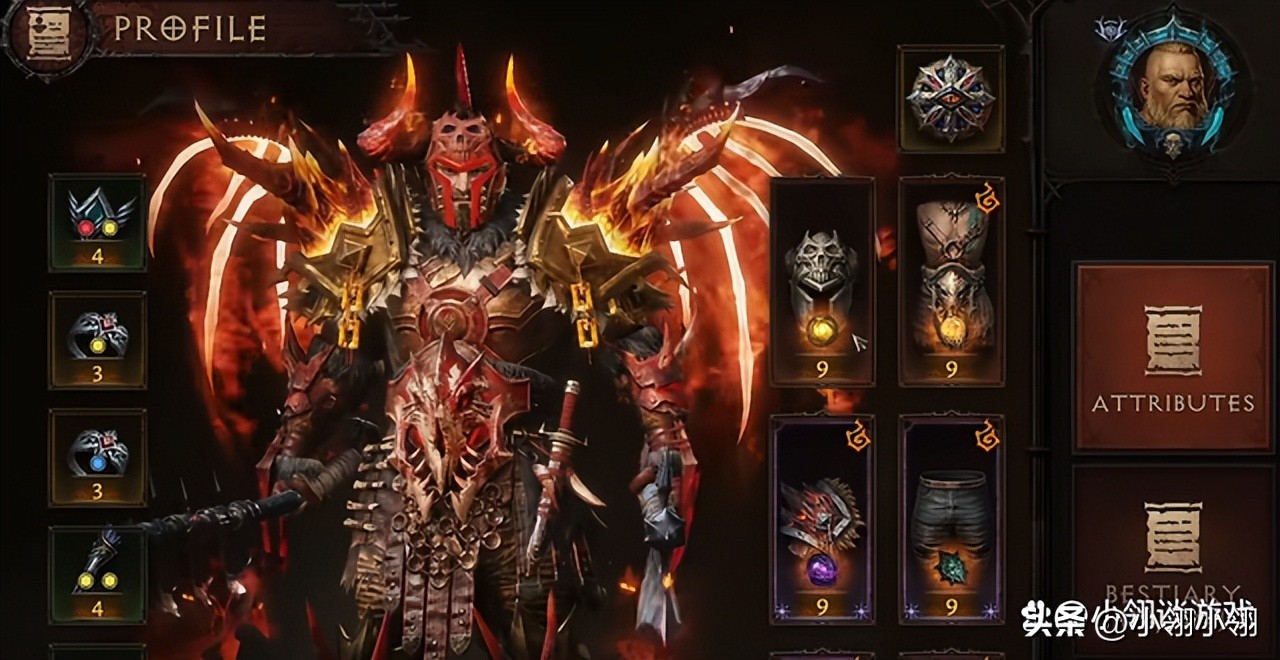
Task: Select the dark pants equipment slot
Action: [x=951, y=518]
